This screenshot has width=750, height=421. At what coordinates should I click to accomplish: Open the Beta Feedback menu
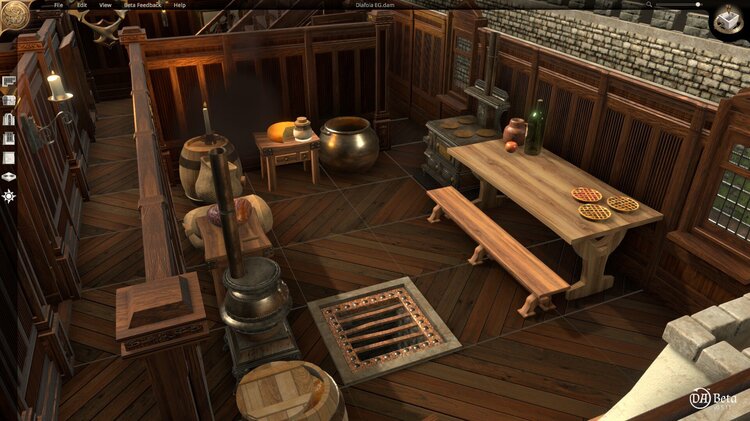[x=142, y=5]
